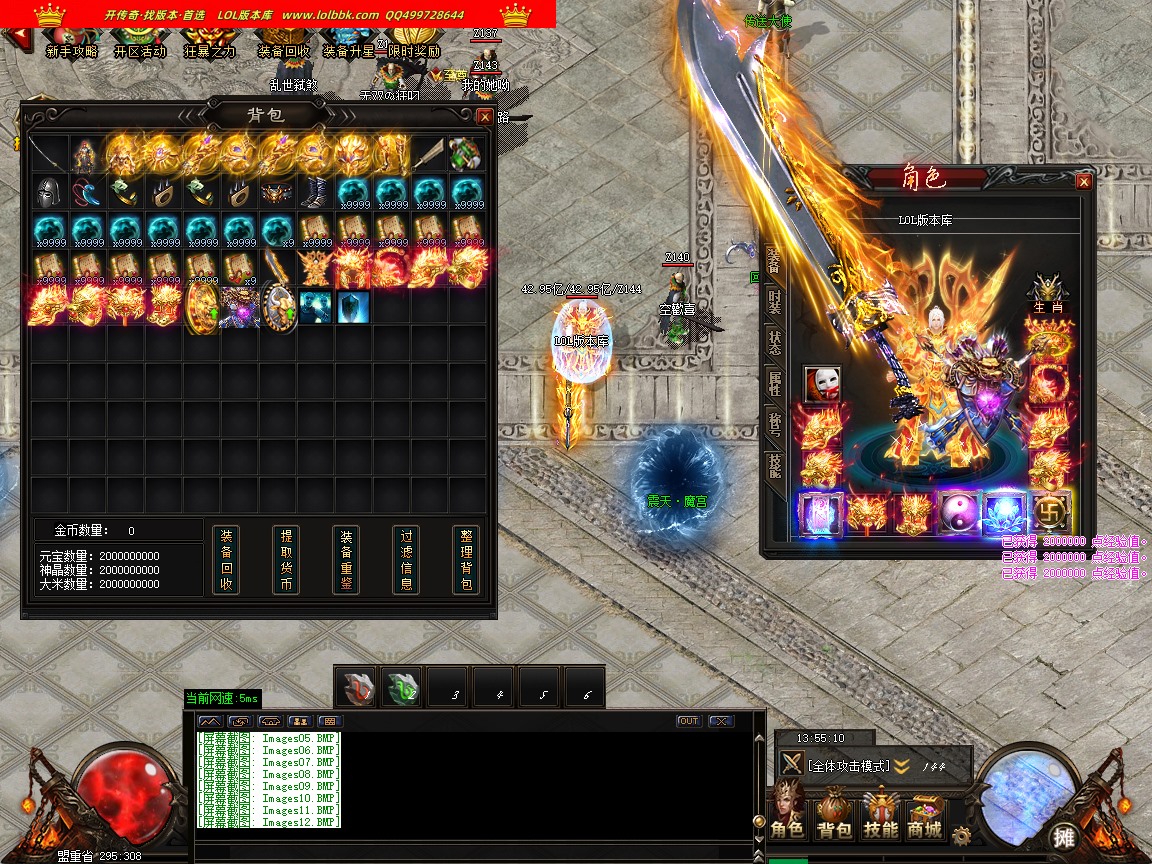Close the 背包 inventory window

tap(485, 116)
